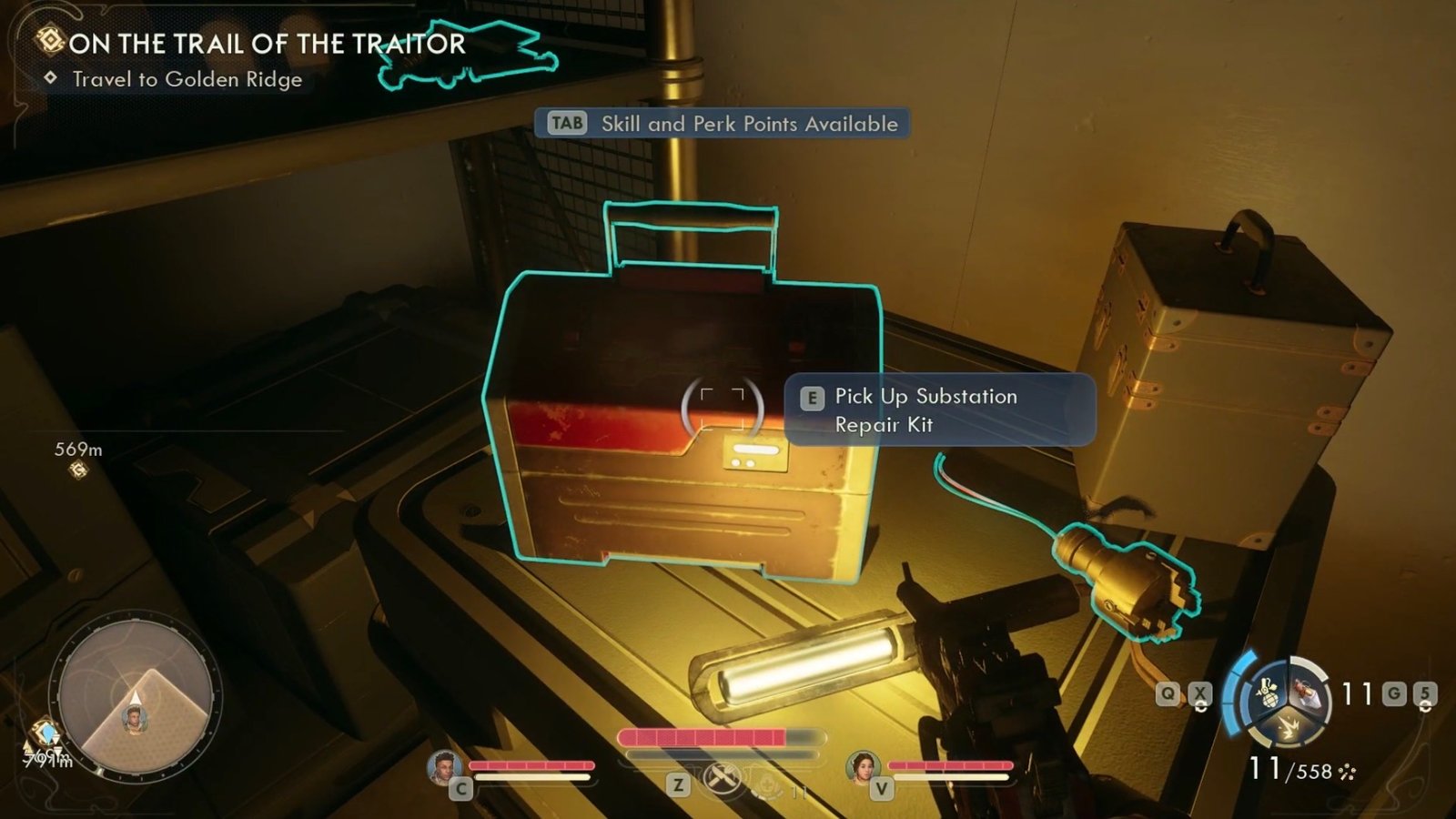Image resolution: width=1456 pixels, height=819 pixels.
Task: Open the On the Trail of the Traitor quest tracker
Action: pos(267,44)
